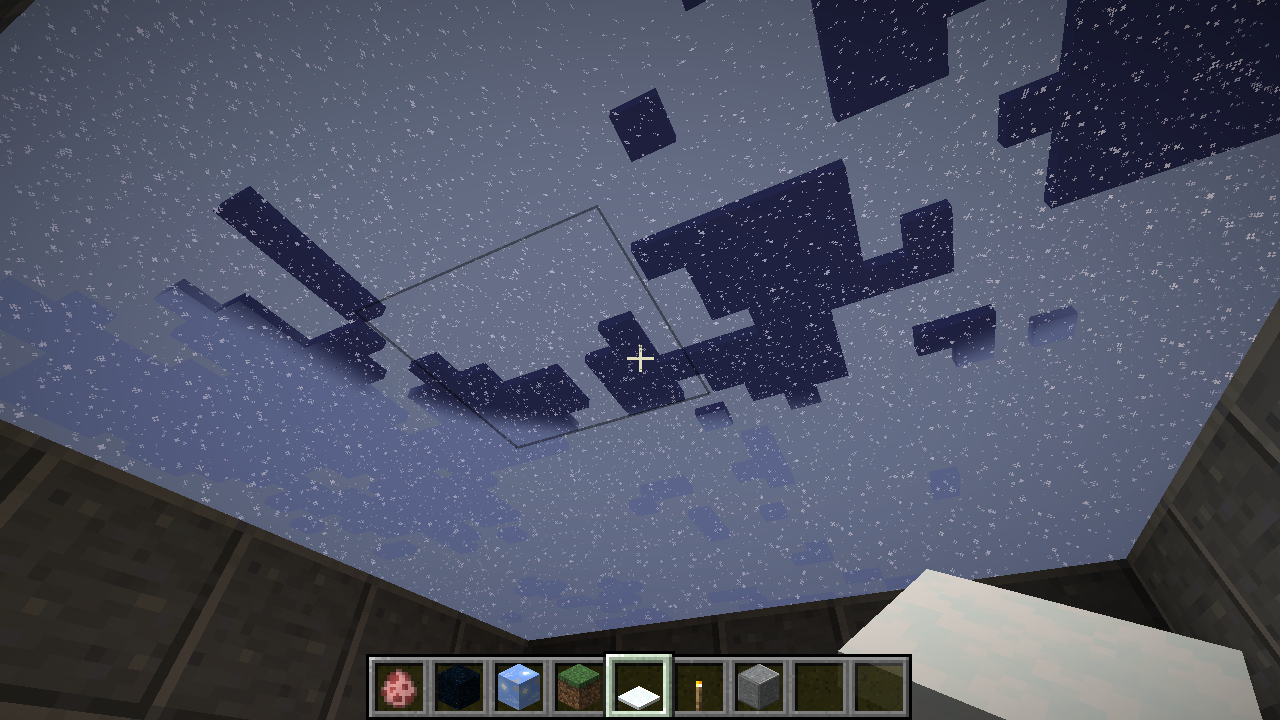Click the white snow layer slot
Image resolution: width=1280 pixels, height=720 pixels.
640,687
